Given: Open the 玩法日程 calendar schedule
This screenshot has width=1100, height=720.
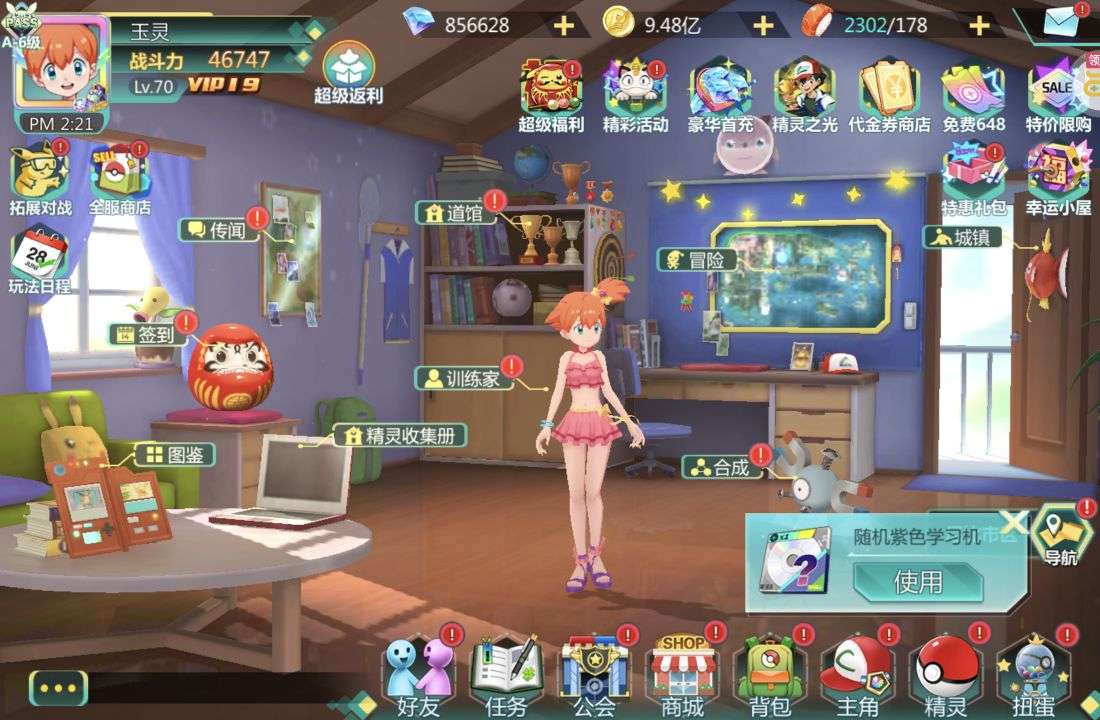Looking at the screenshot, I should click(x=39, y=262).
